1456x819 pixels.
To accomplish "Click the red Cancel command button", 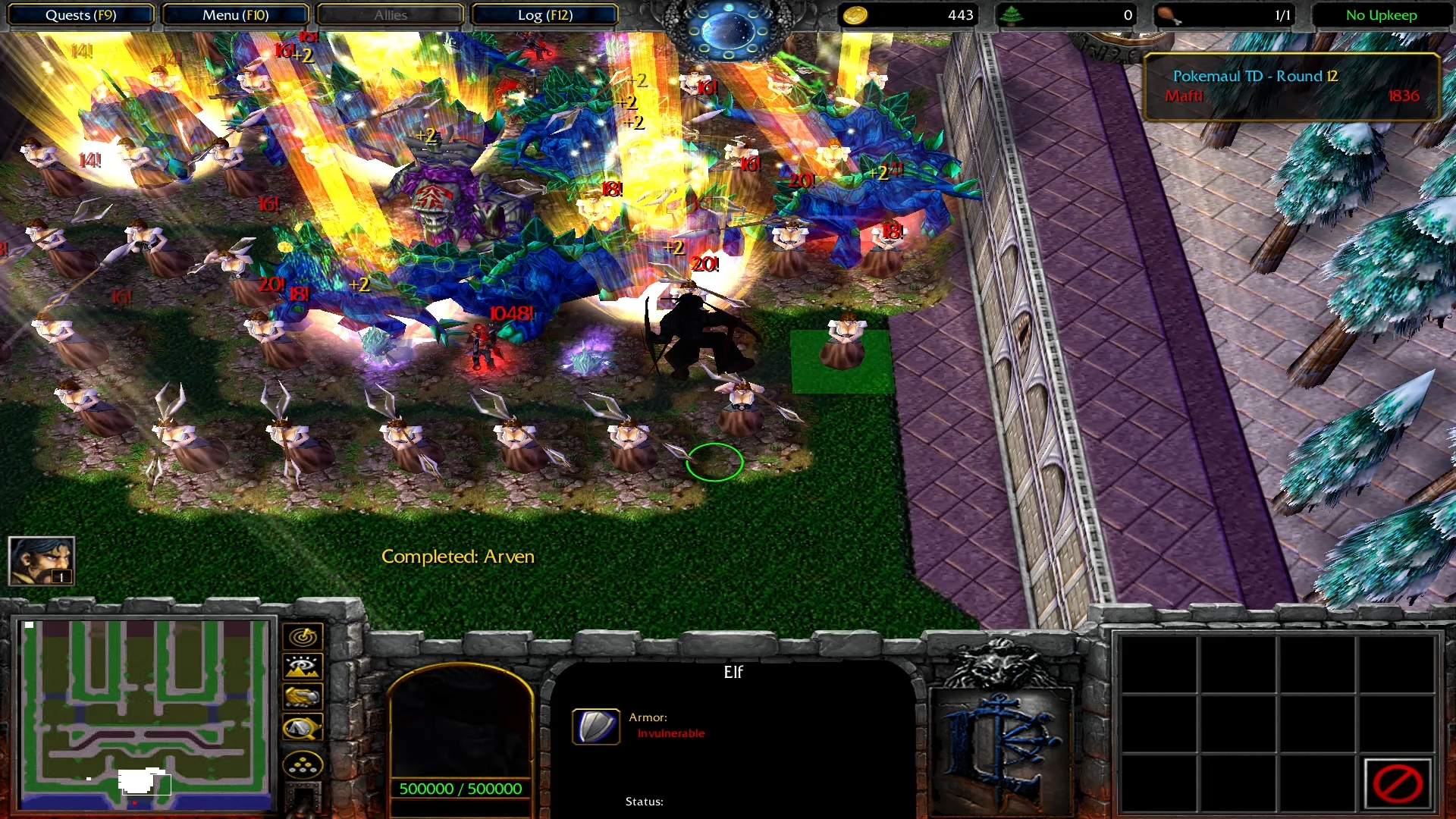I will point(1397,783).
